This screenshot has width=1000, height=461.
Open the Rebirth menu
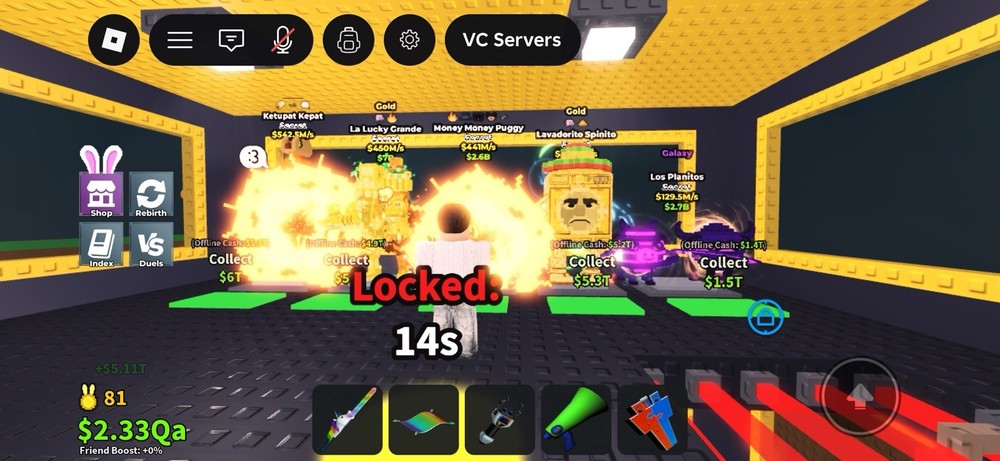click(x=151, y=194)
